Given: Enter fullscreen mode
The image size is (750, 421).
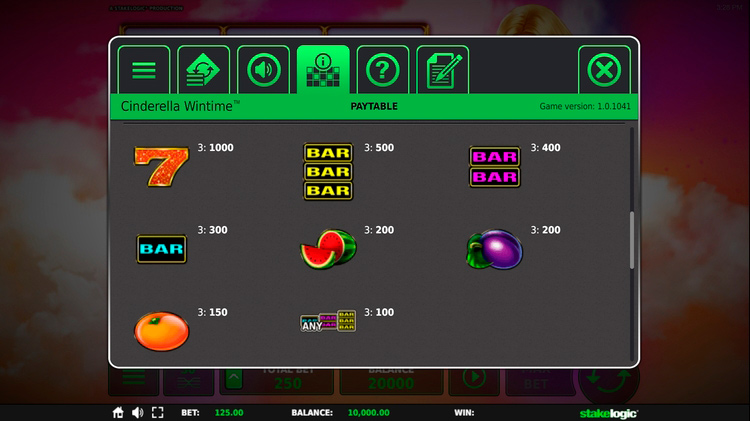Looking at the screenshot, I should pyautogui.click(x=157, y=412).
